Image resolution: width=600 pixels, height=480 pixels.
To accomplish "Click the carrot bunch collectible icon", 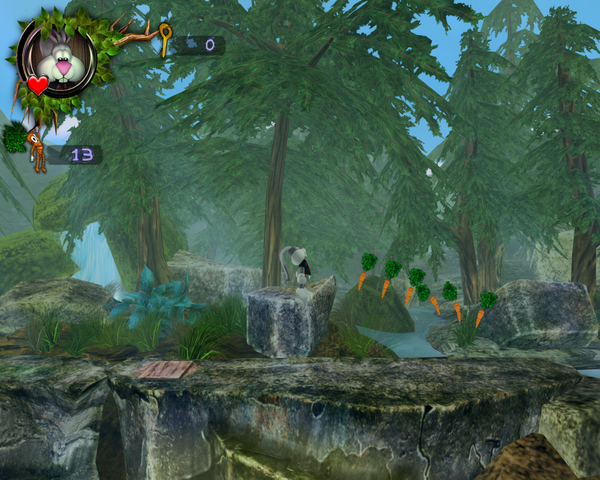I will [30, 148].
